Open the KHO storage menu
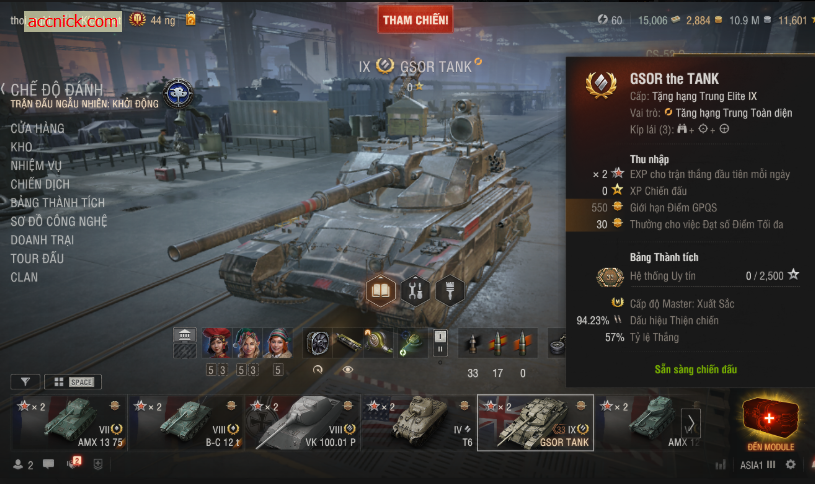 [x=21, y=147]
